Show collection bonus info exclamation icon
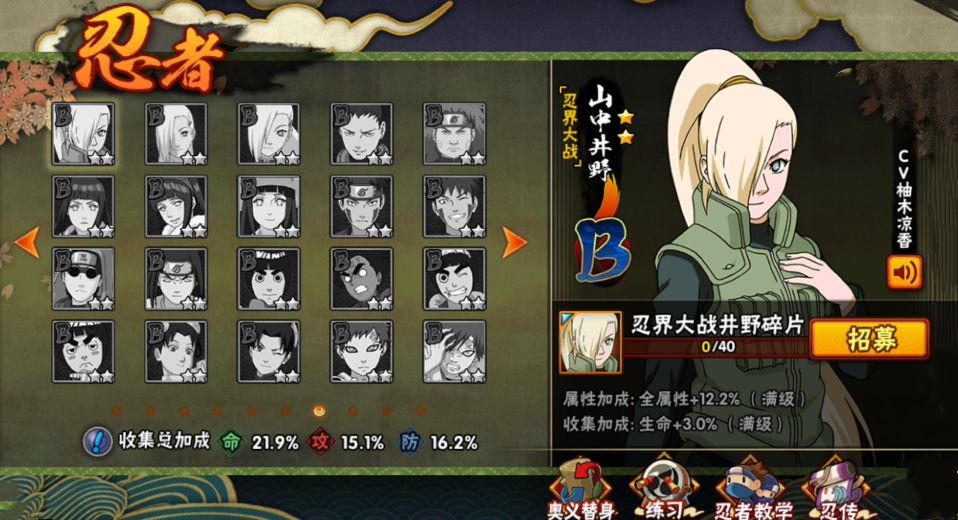This screenshot has width=958, height=520. click(x=97, y=441)
